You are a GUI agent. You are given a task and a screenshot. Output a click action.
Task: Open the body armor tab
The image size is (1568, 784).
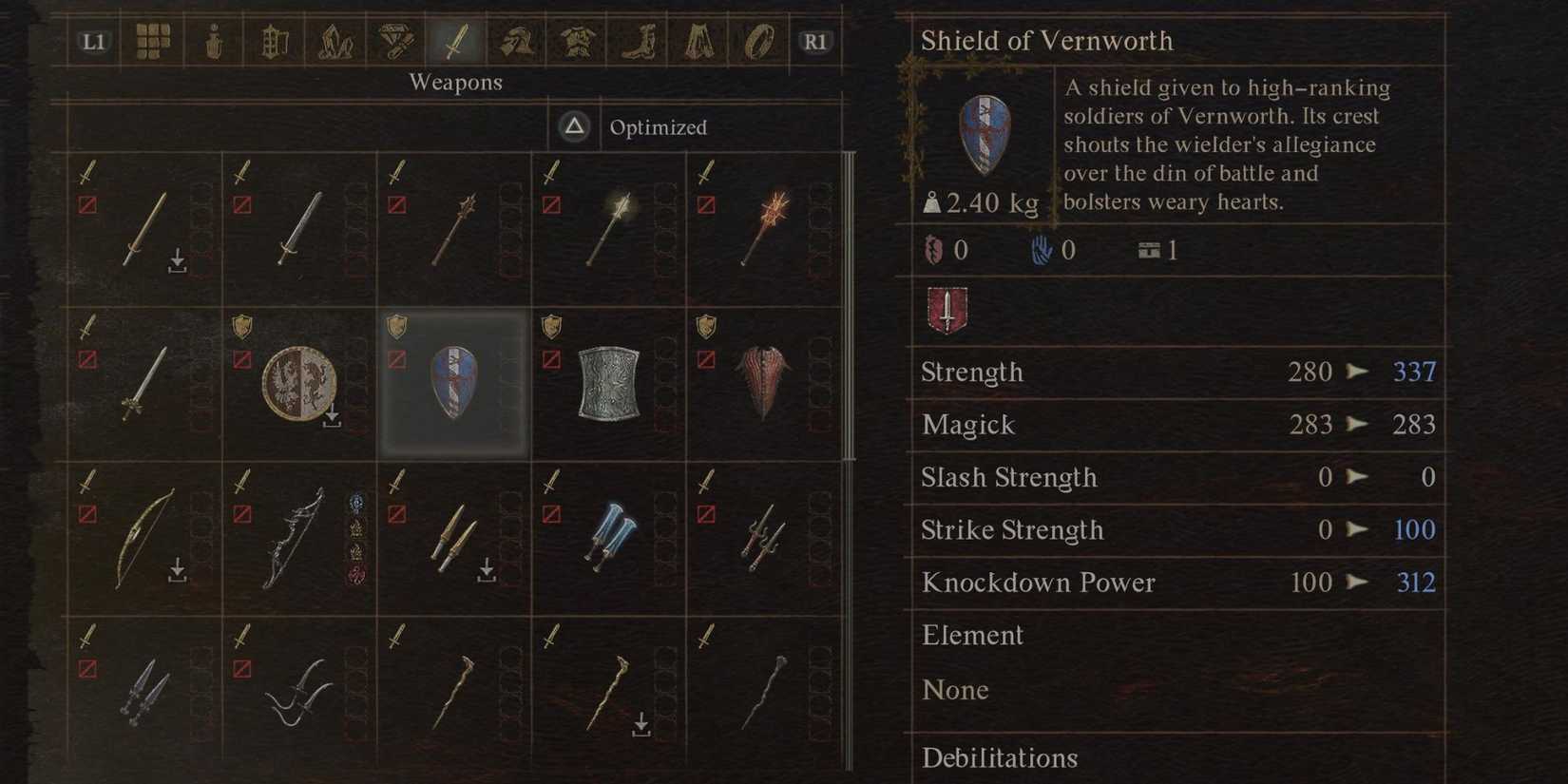click(x=577, y=40)
